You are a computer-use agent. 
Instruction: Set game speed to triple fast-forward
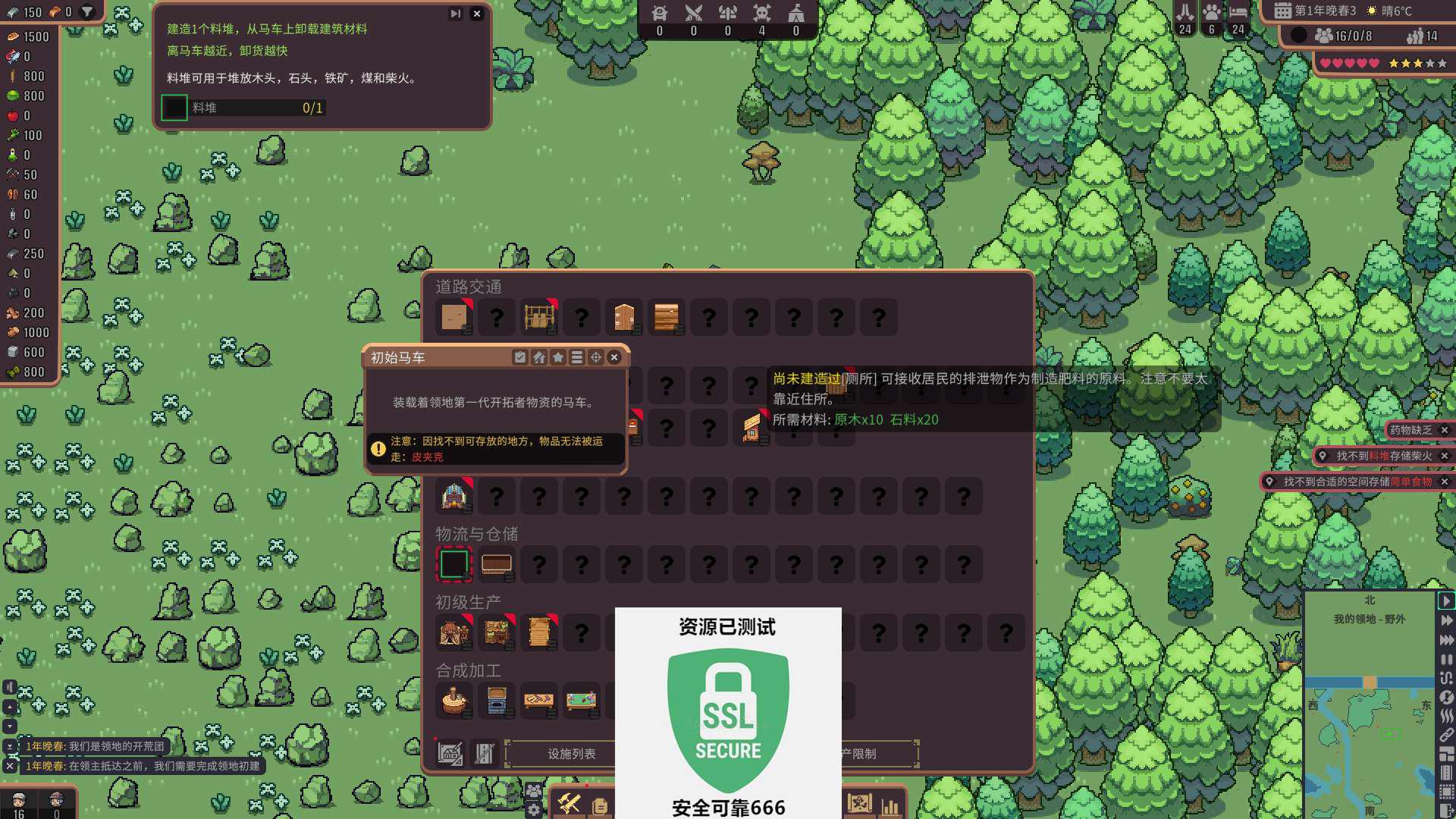pos(1446,640)
